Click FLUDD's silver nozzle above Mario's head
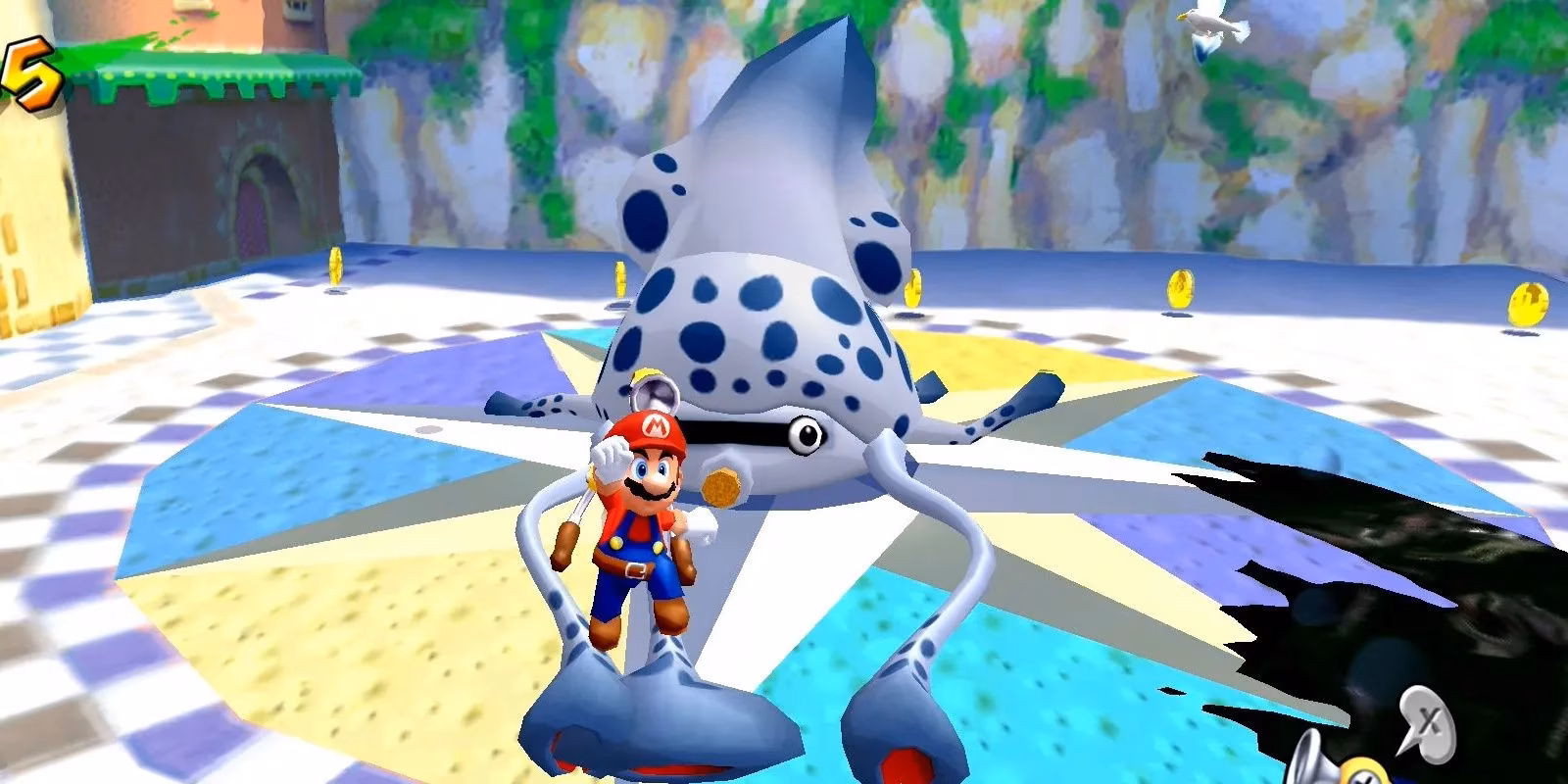Screen dimensions: 1568x784 pos(655,392)
